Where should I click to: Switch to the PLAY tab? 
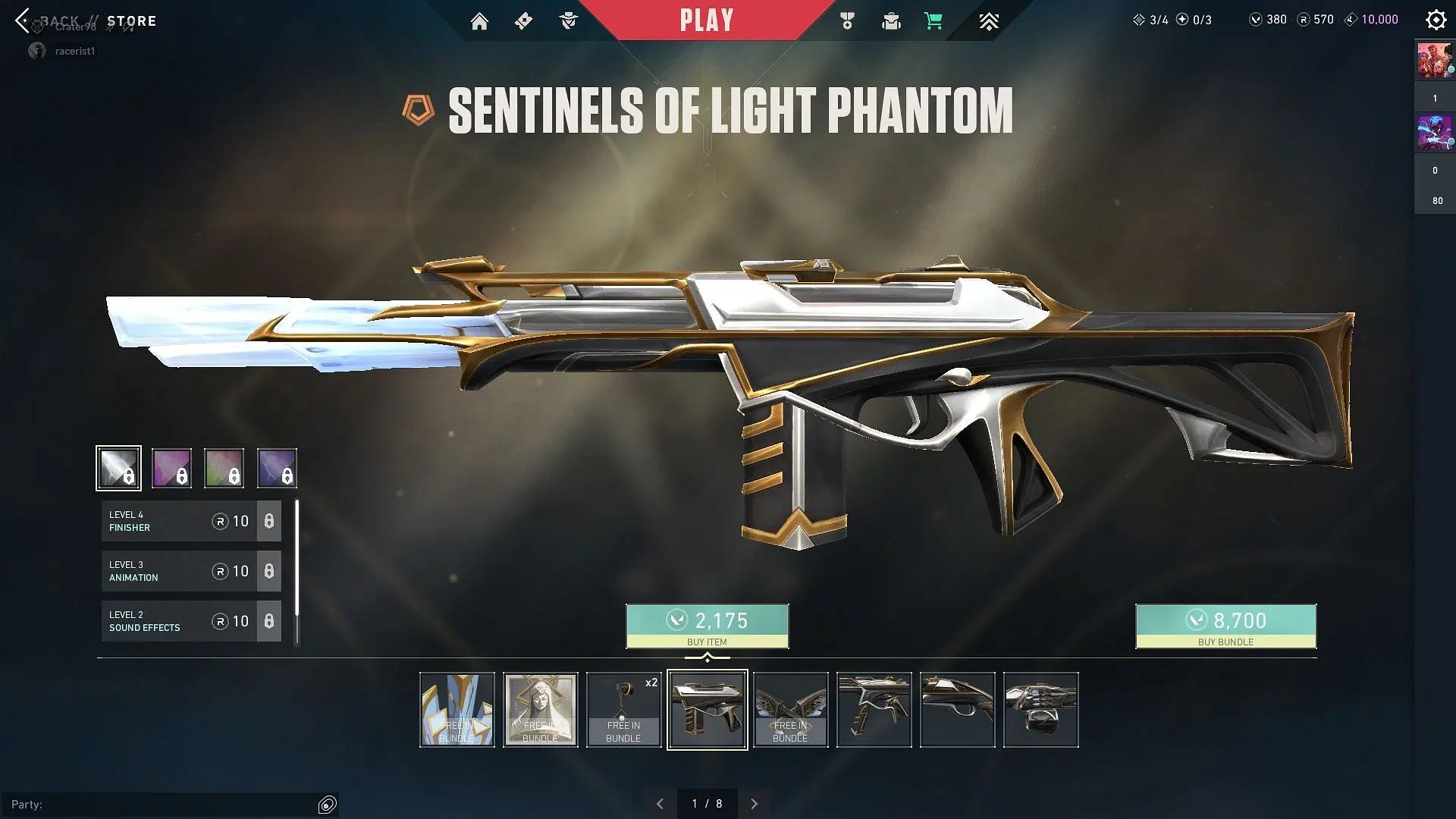(x=706, y=20)
